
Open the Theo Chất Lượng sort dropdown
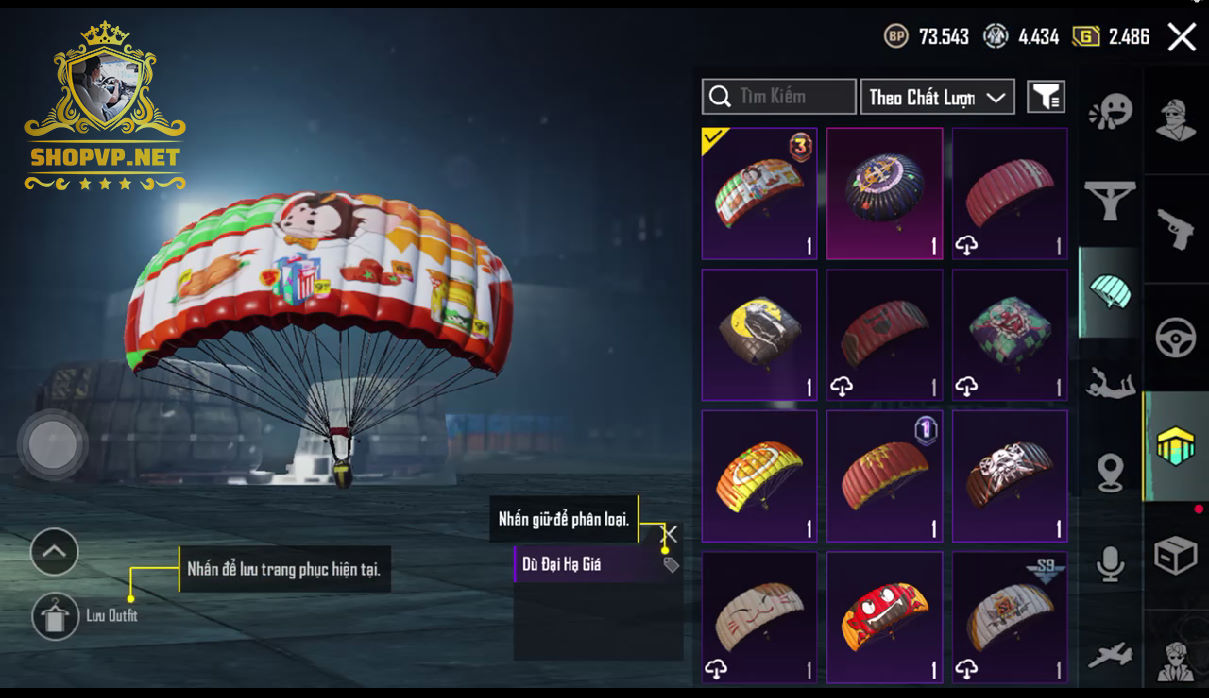click(x=937, y=97)
